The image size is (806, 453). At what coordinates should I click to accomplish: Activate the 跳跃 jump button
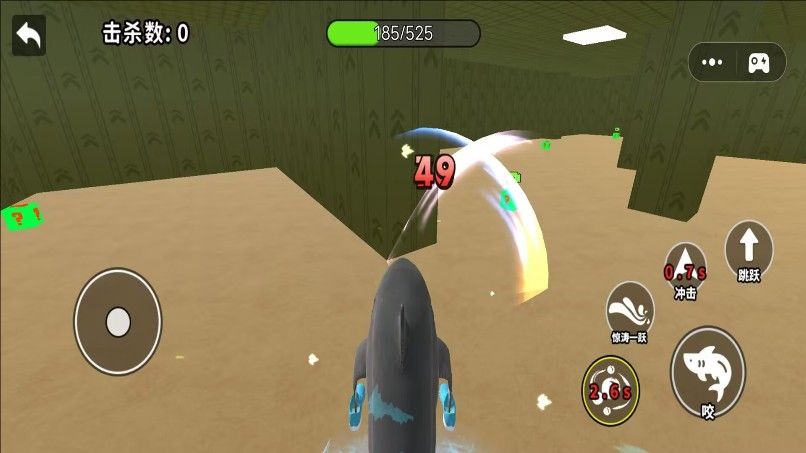(x=749, y=249)
